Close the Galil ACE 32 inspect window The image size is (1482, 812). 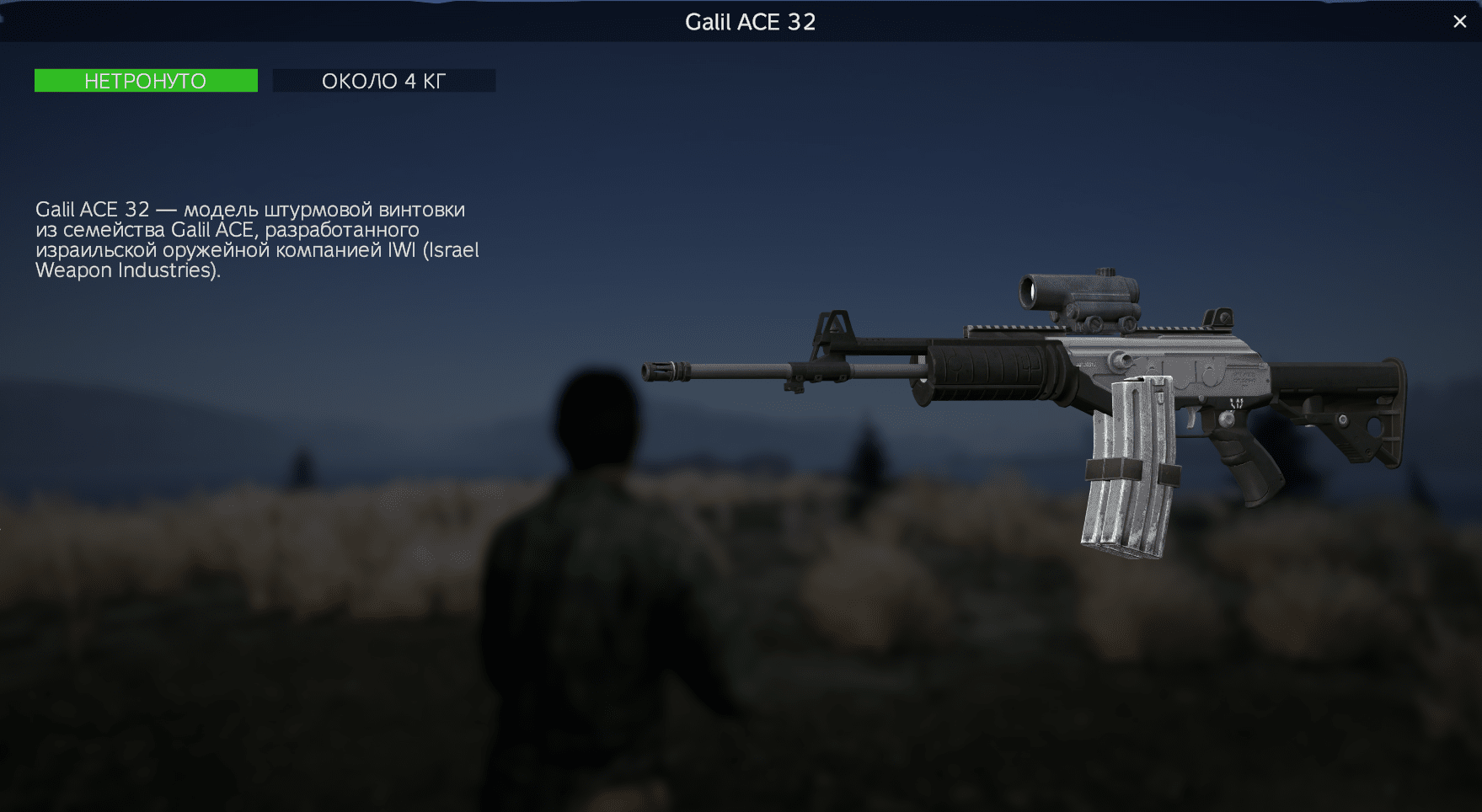(1459, 22)
